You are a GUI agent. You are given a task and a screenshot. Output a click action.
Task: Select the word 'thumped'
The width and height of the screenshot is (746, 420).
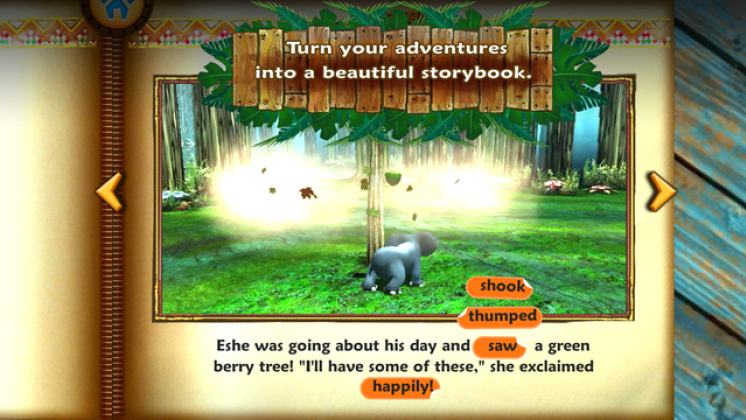tap(502, 317)
